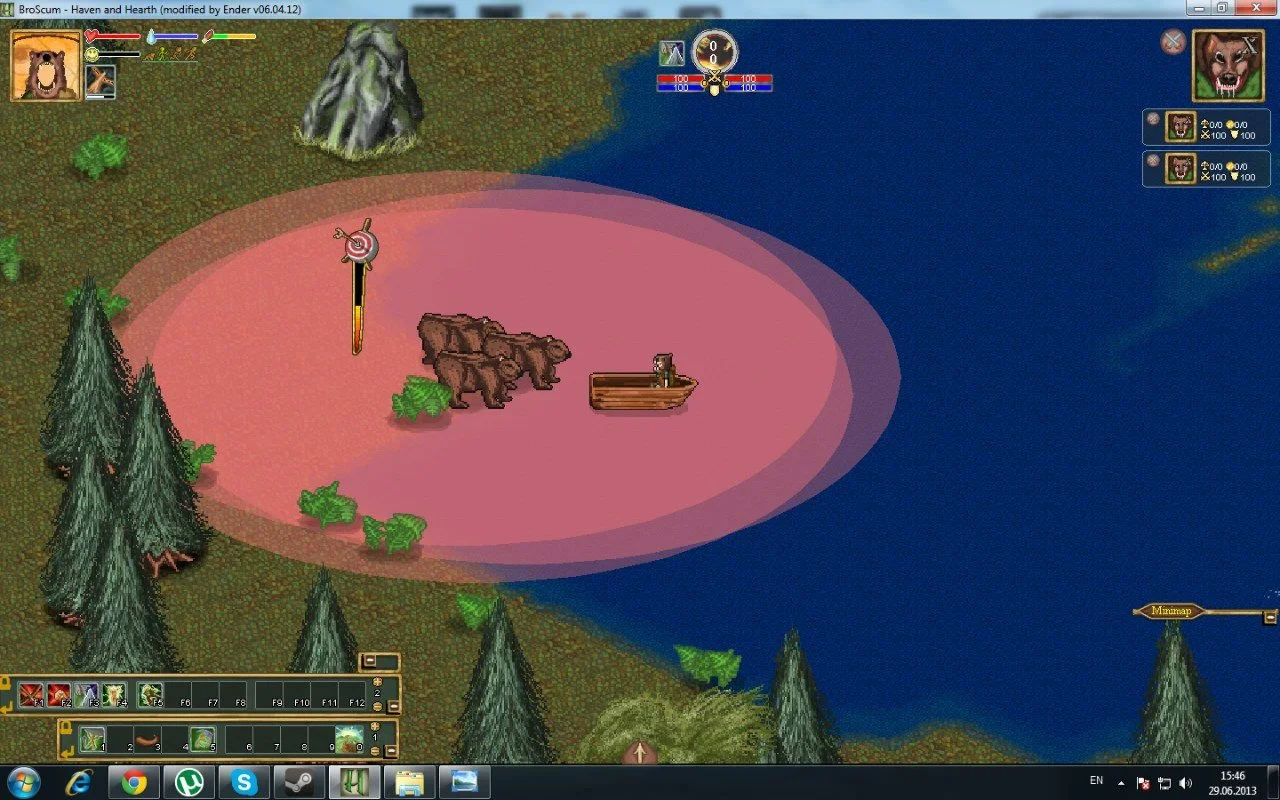The height and width of the screenshot is (800, 1280).
Task: Click the plus stepper on the quickbar
Action: tap(375, 726)
